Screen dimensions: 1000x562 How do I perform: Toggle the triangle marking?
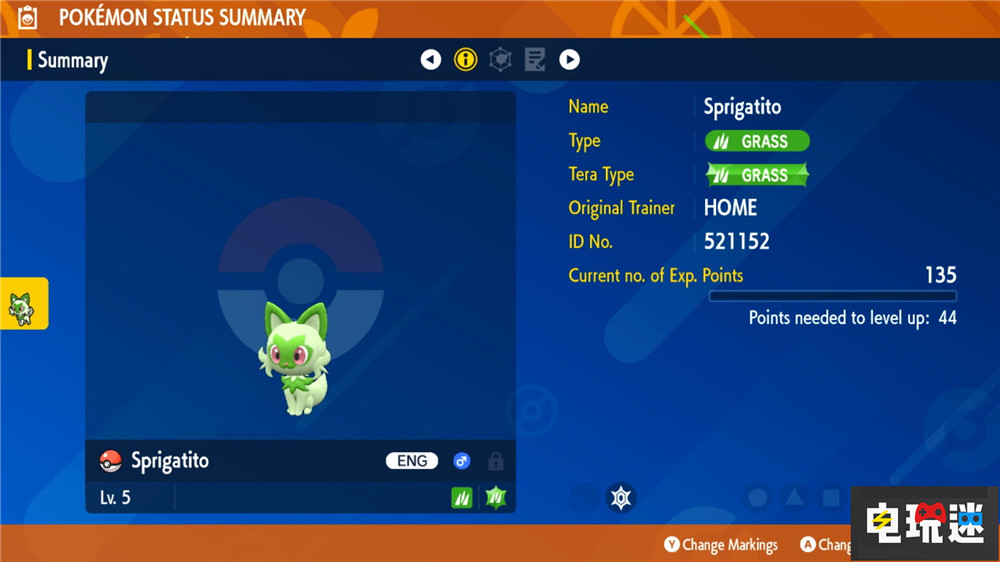[x=794, y=497]
